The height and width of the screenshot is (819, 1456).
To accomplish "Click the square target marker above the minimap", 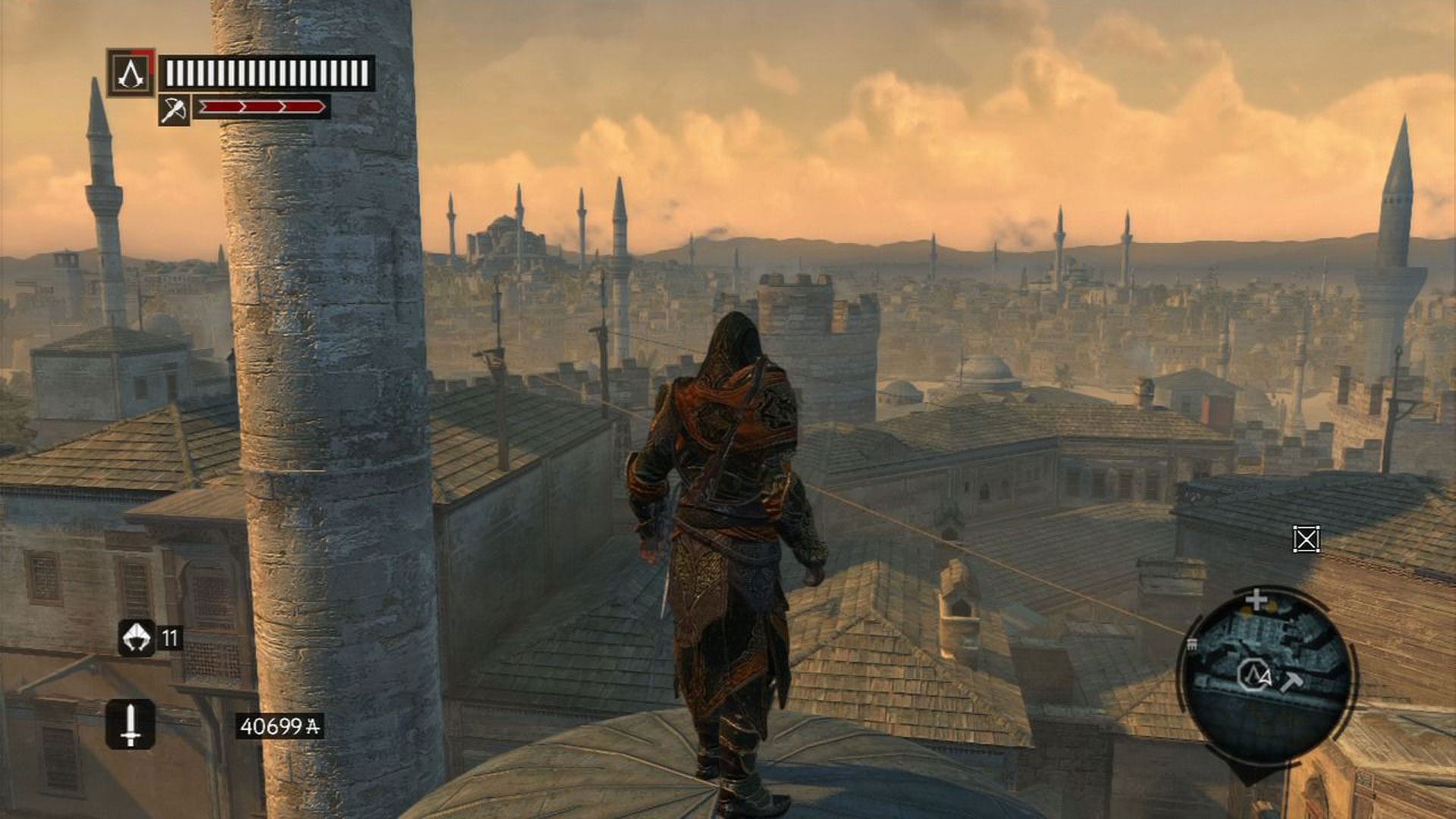I will tap(1306, 539).
